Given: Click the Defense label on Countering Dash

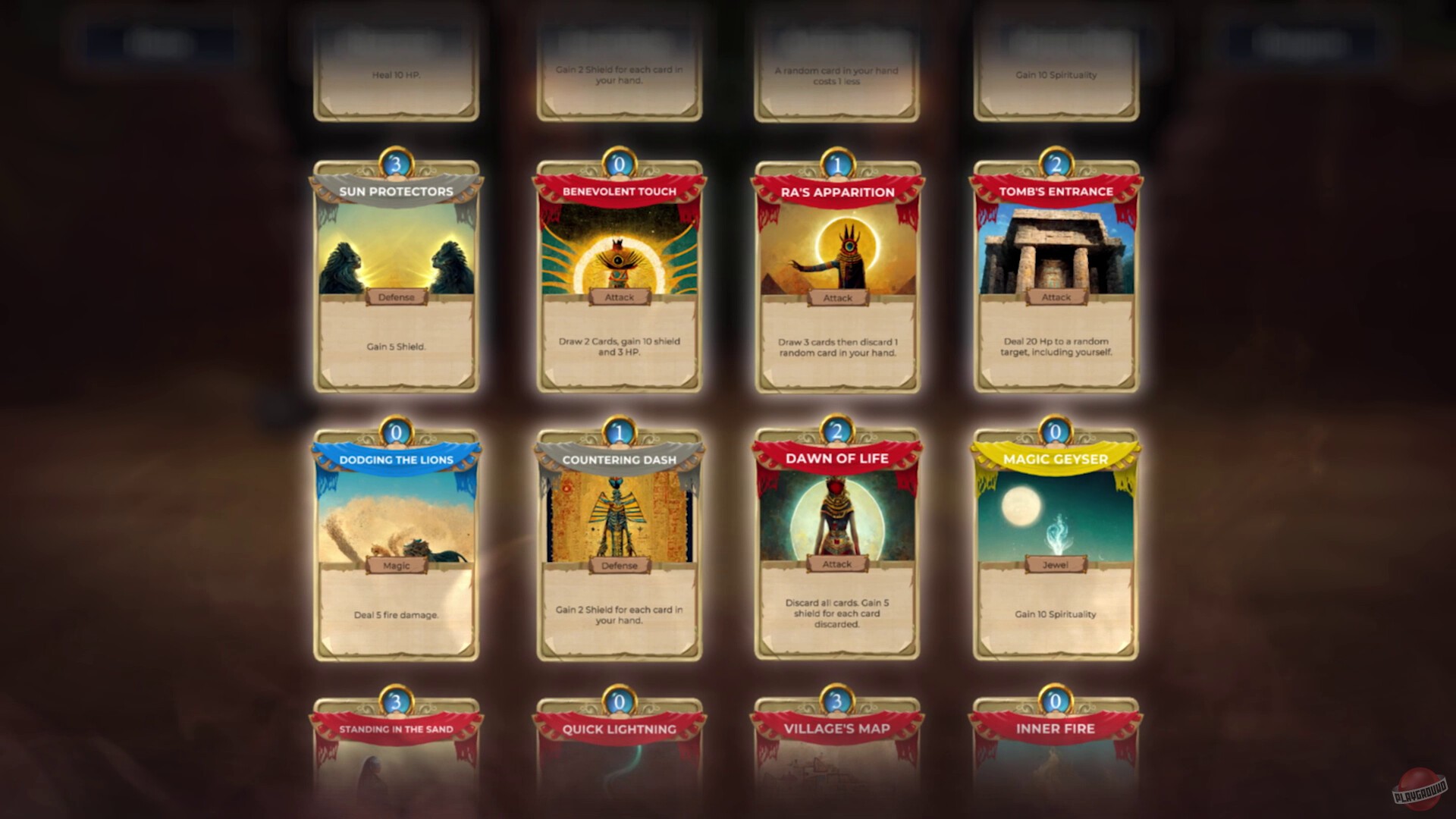Looking at the screenshot, I should [618, 565].
